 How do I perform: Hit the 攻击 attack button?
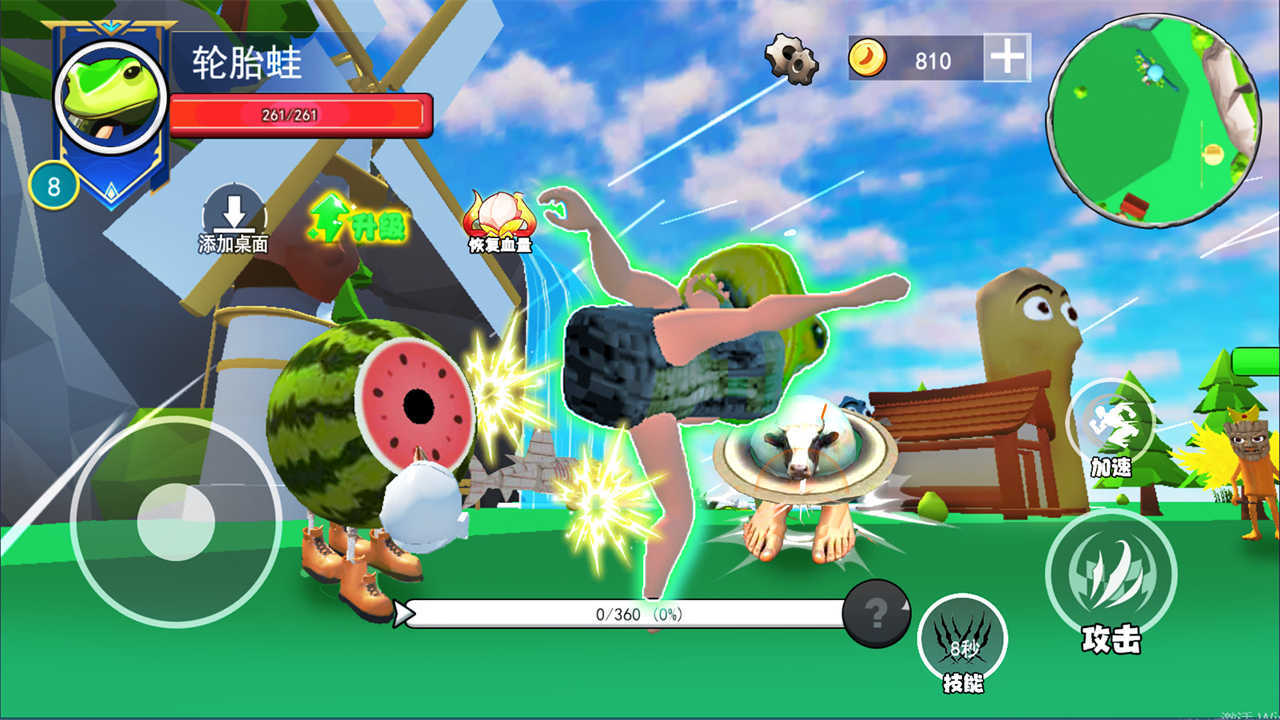pos(1110,572)
